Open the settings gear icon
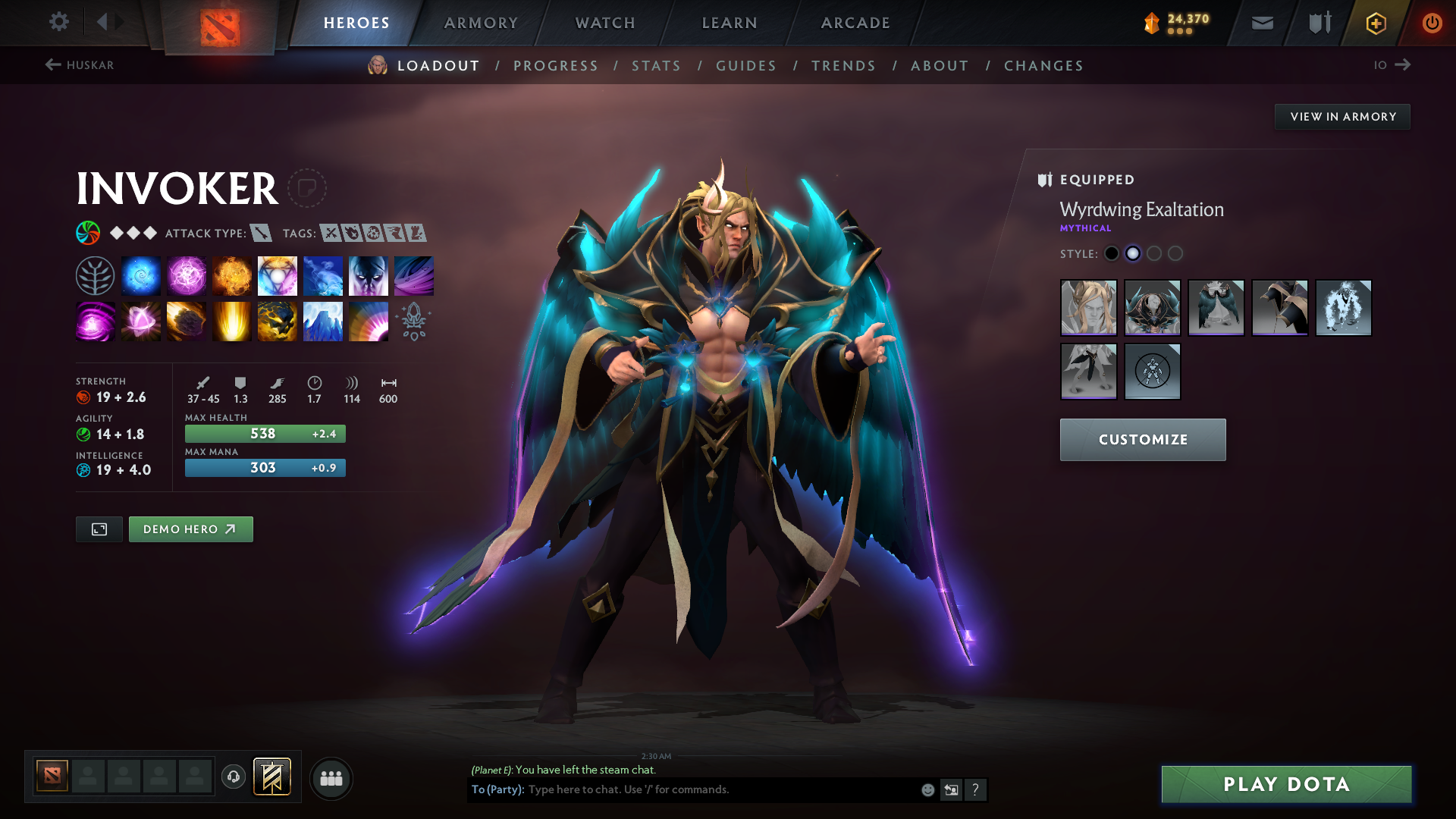Screen dimensions: 1456x819 click(59, 22)
